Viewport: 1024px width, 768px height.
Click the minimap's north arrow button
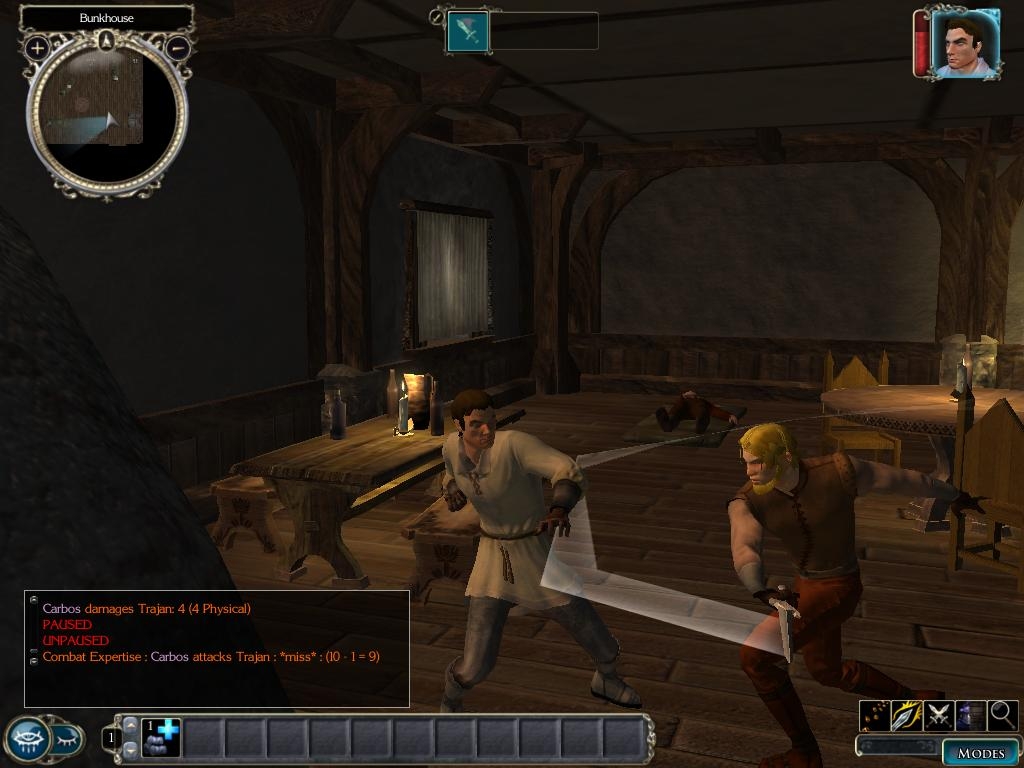(107, 40)
